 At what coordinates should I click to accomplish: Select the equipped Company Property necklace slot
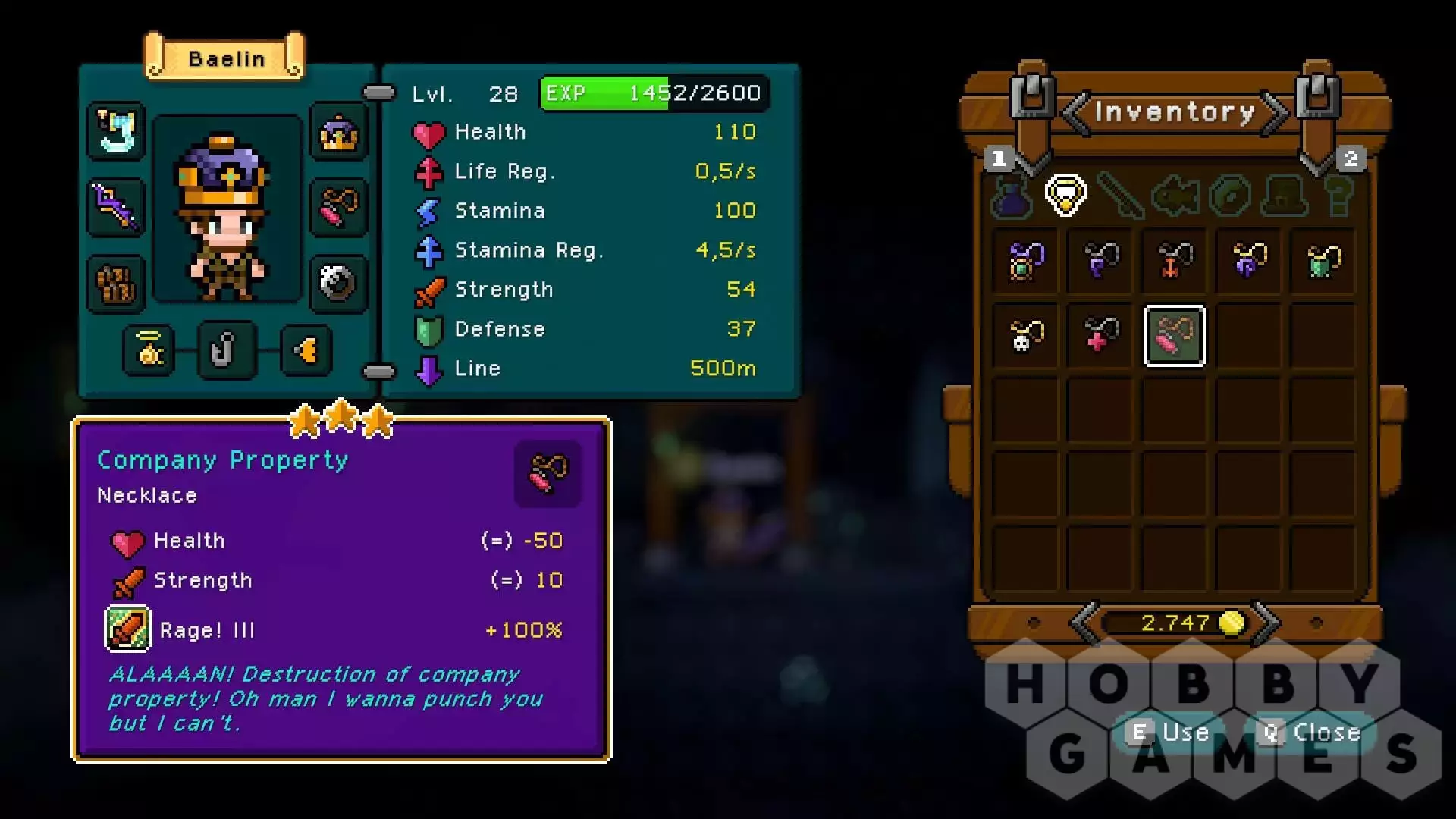339,206
